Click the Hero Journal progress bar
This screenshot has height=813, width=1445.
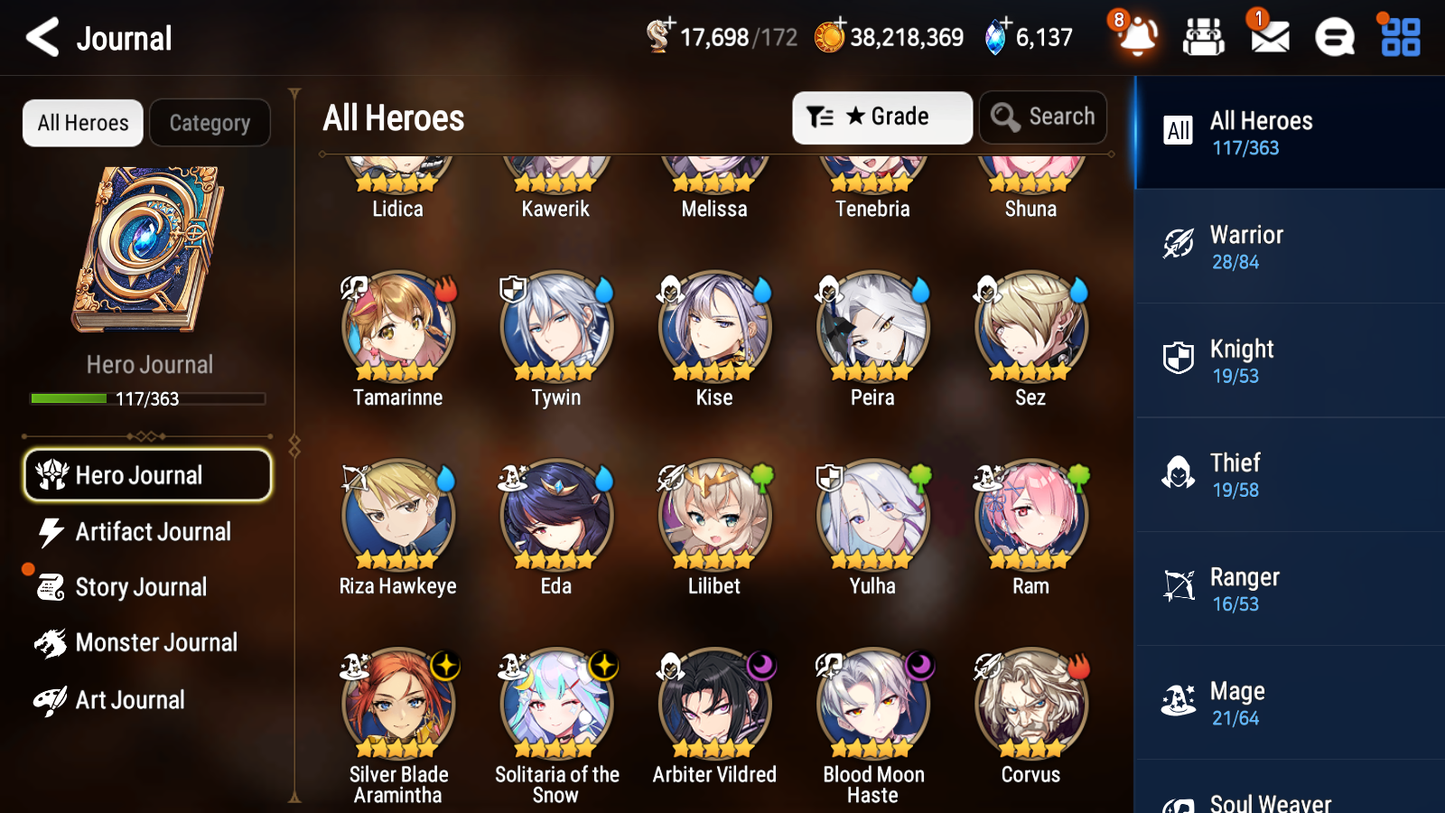(x=148, y=398)
